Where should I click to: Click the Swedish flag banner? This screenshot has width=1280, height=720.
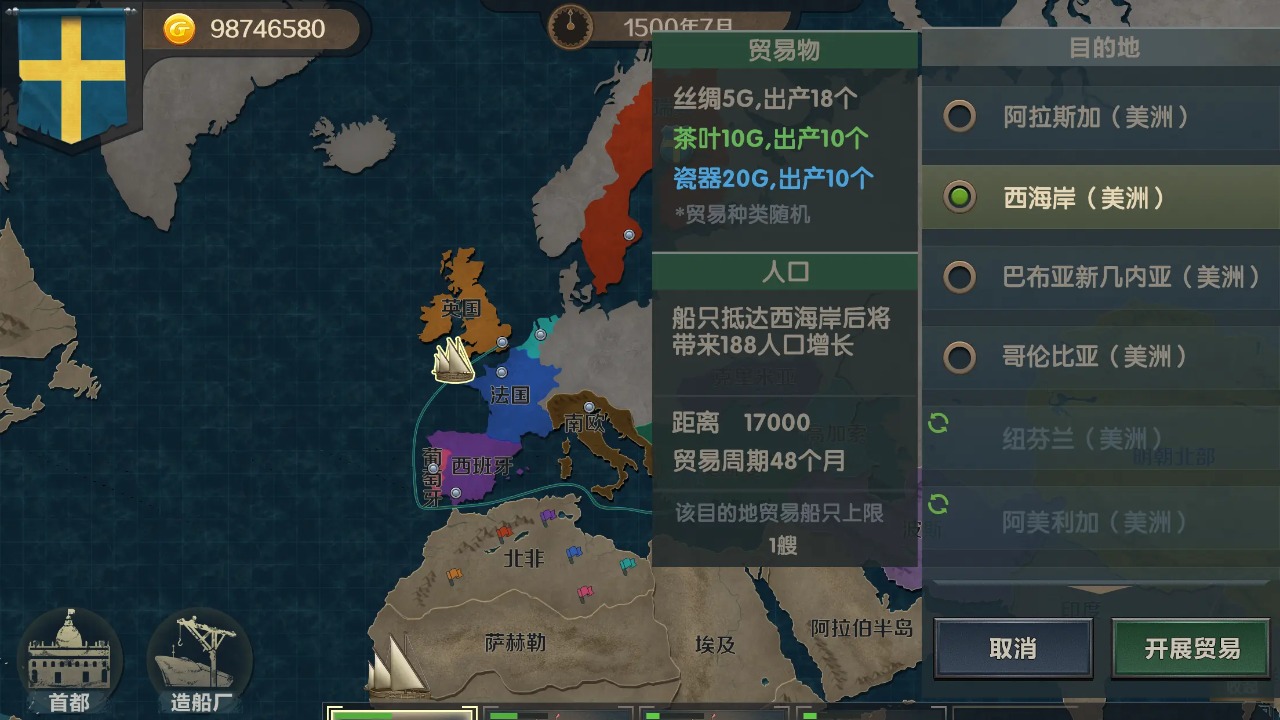pos(72,75)
